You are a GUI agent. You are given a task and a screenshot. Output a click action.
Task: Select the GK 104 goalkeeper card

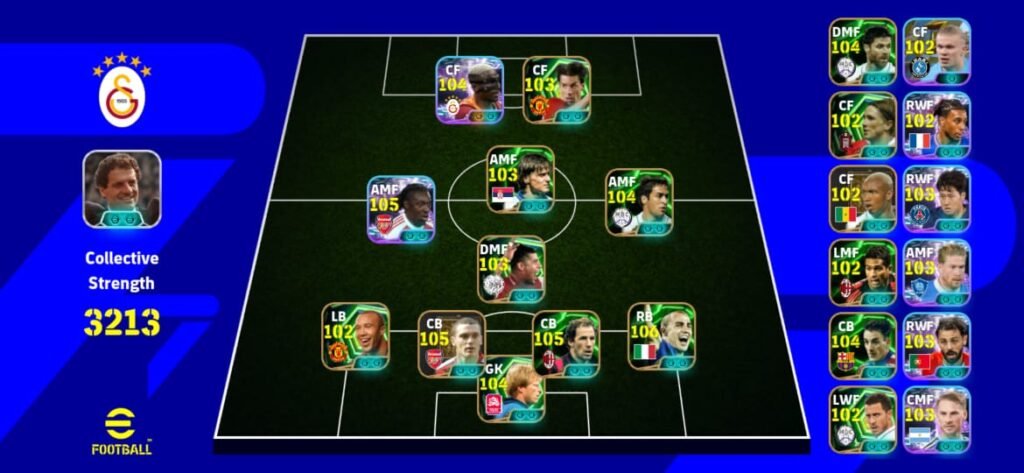pos(510,388)
